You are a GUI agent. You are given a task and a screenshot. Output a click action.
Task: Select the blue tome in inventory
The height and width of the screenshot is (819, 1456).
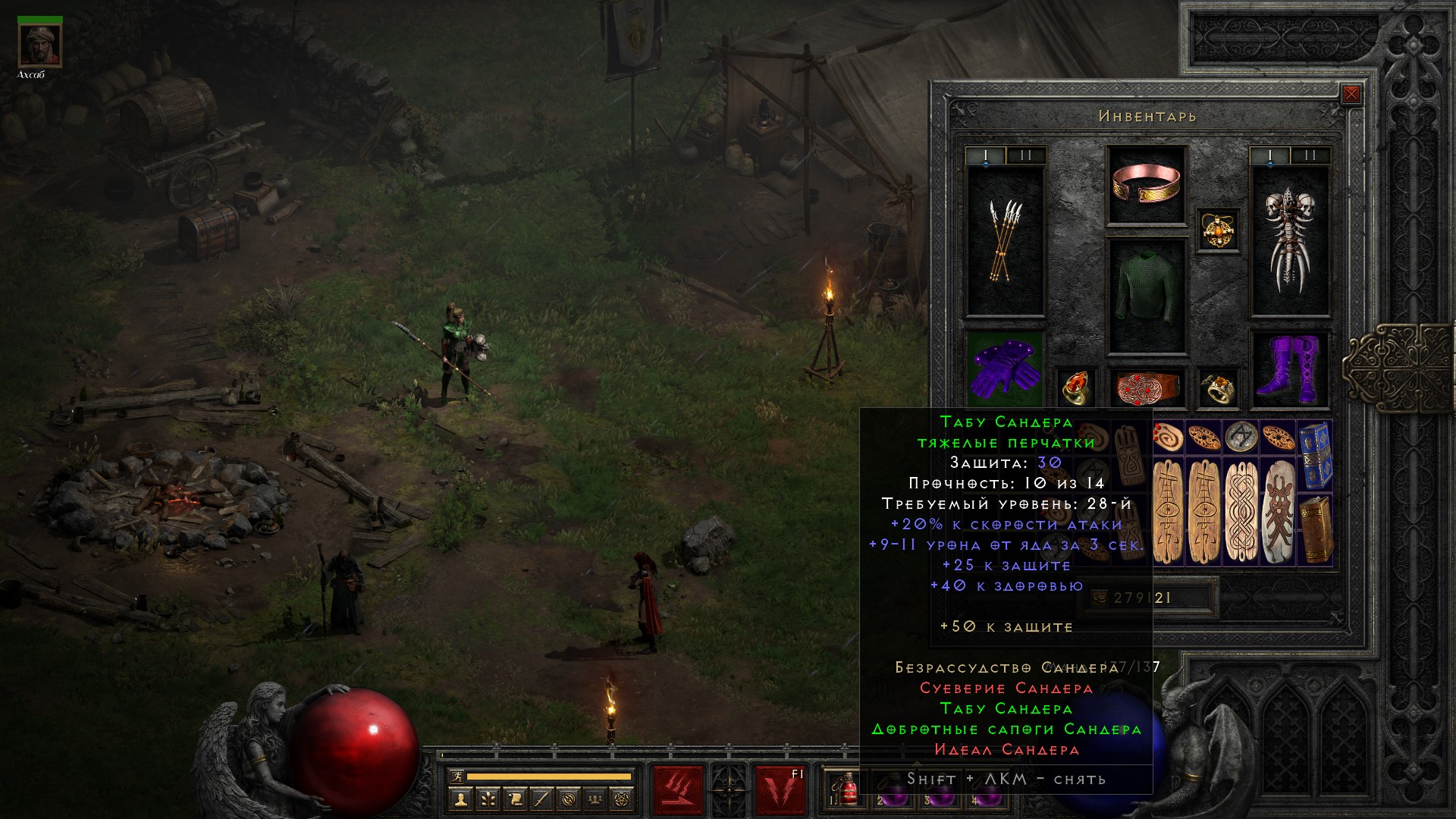(x=1315, y=455)
